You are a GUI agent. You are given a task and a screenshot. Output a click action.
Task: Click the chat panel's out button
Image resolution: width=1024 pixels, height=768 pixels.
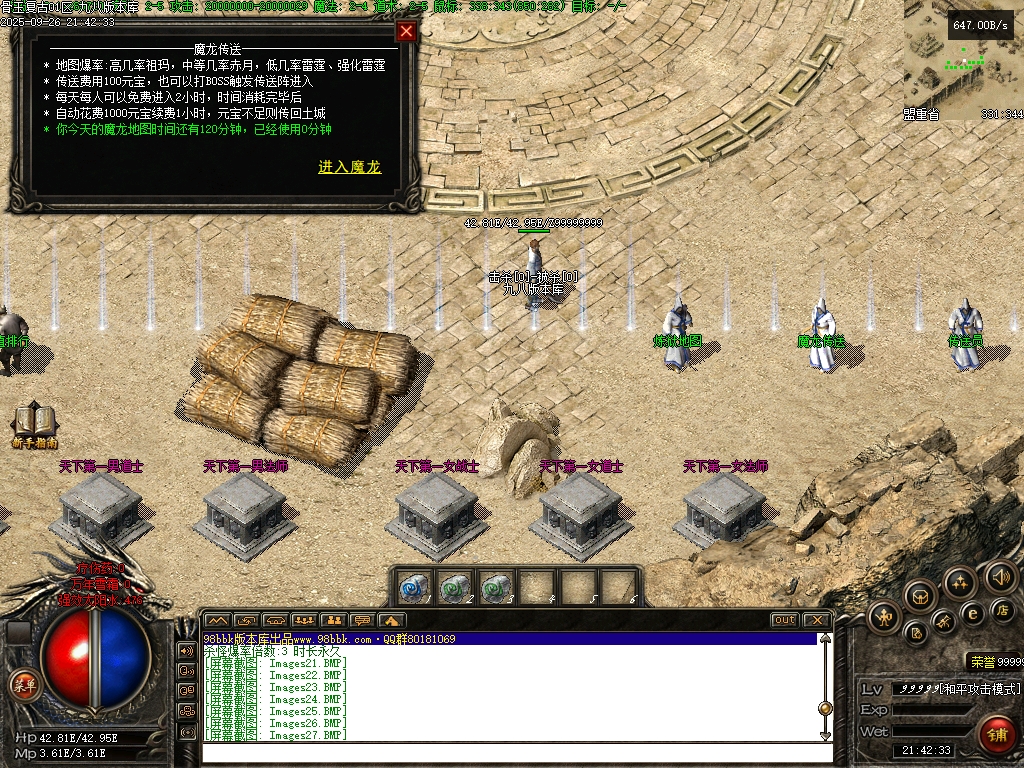pos(785,620)
